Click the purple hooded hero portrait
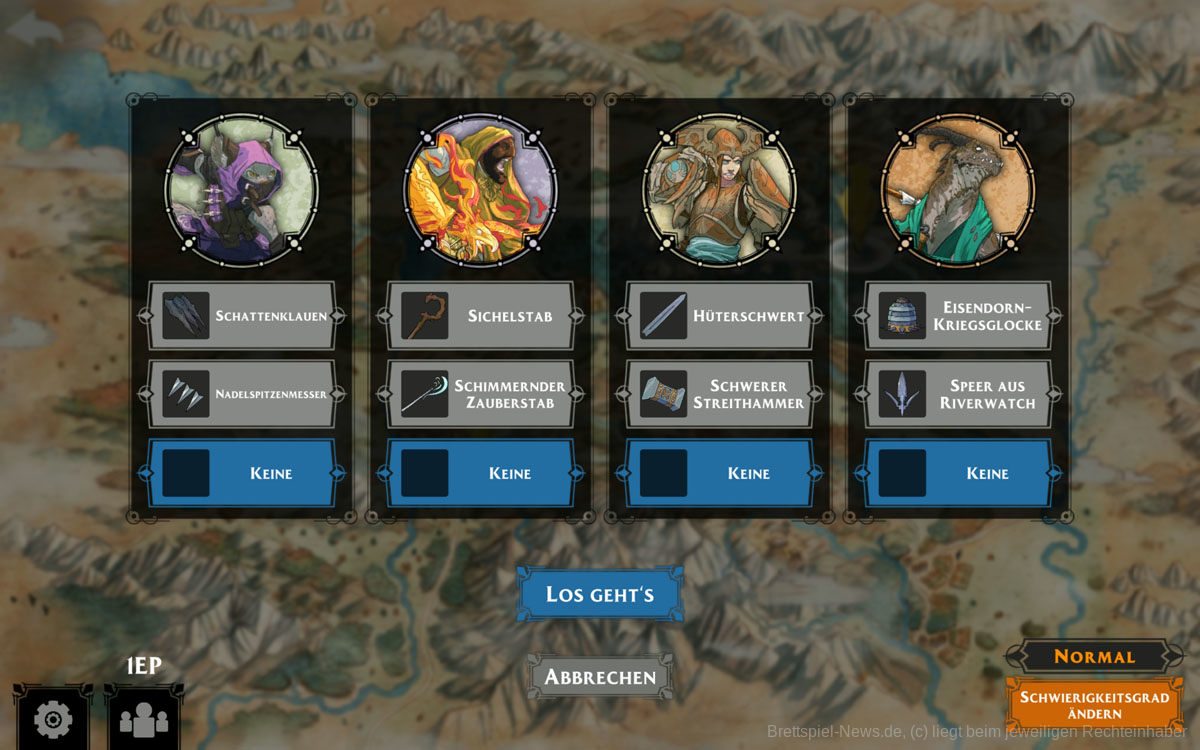The width and height of the screenshot is (1200, 750). (x=241, y=190)
